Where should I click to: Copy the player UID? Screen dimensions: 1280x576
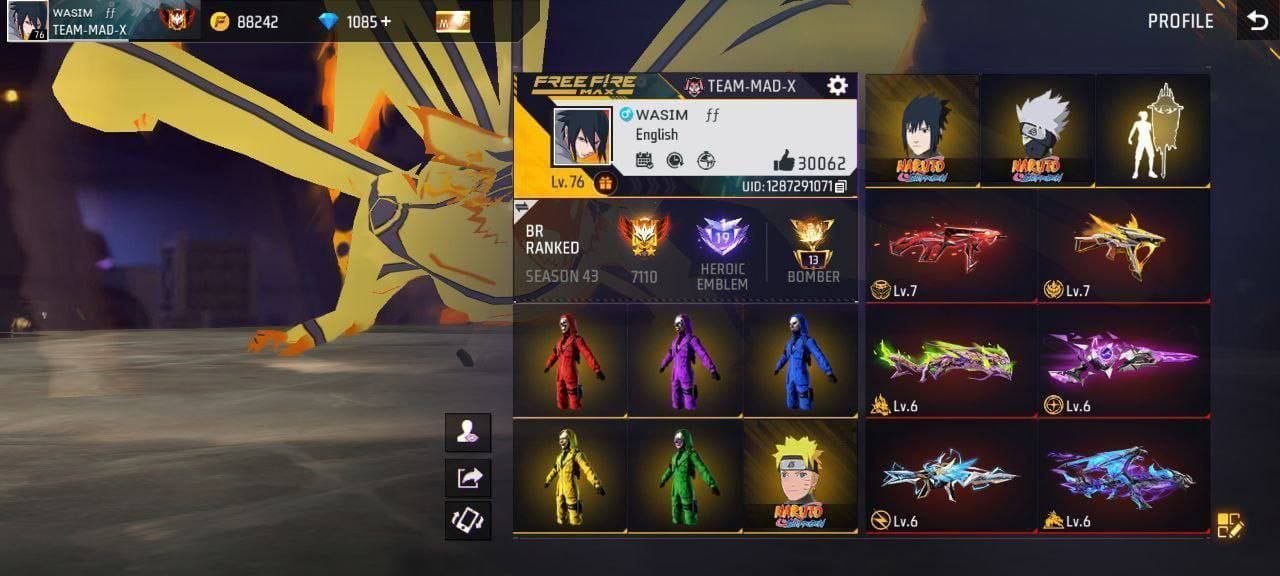pos(841,187)
